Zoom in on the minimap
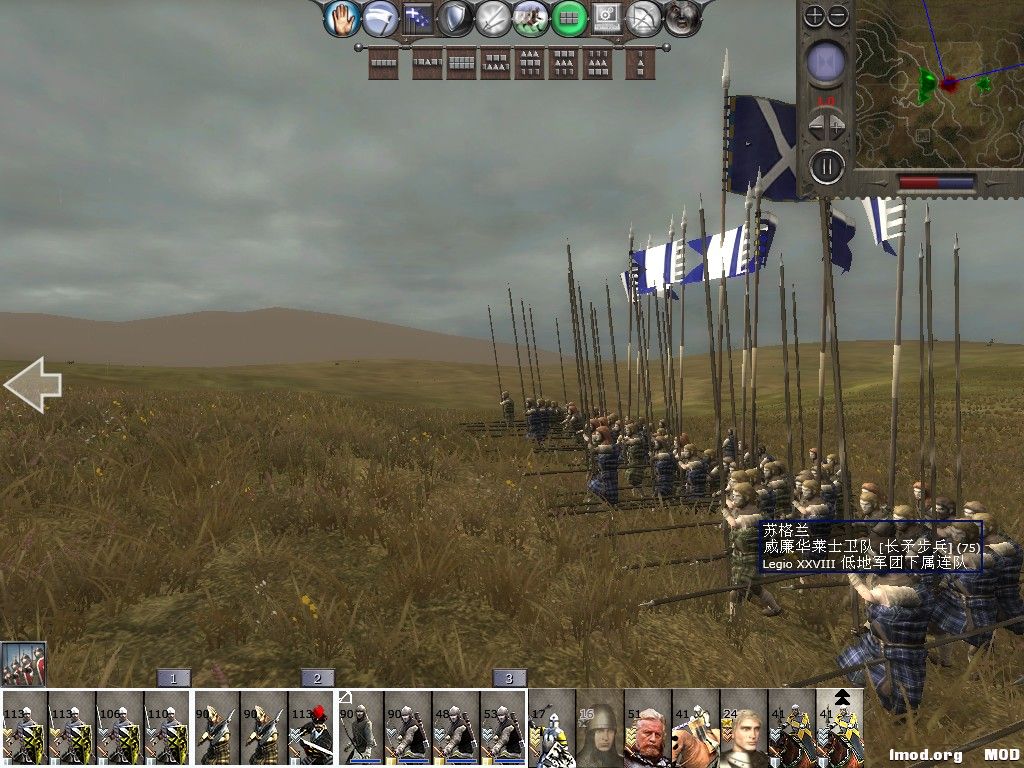The width and height of the screenshot is (1024, 768). point(815,16)
